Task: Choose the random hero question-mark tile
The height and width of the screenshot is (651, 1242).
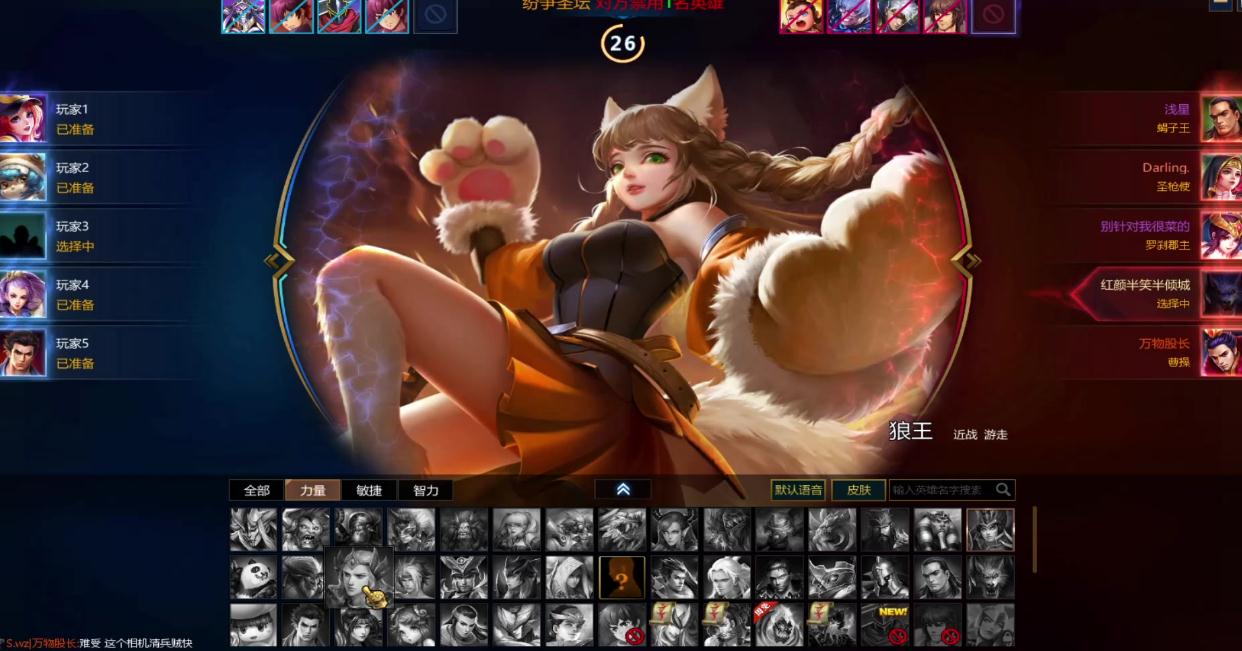Action: pos(621,577)
